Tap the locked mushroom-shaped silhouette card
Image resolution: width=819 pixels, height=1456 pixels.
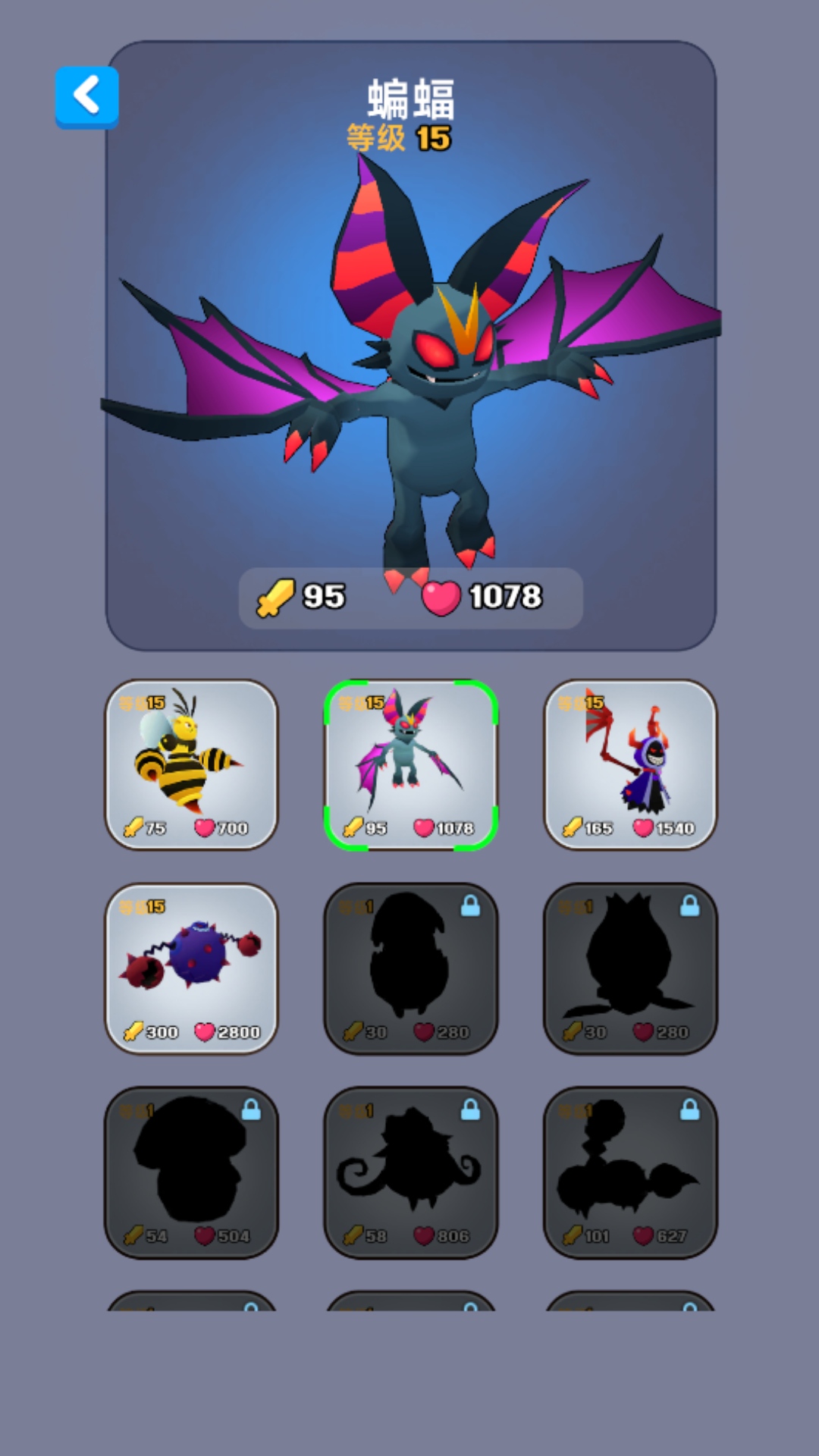191,1172
